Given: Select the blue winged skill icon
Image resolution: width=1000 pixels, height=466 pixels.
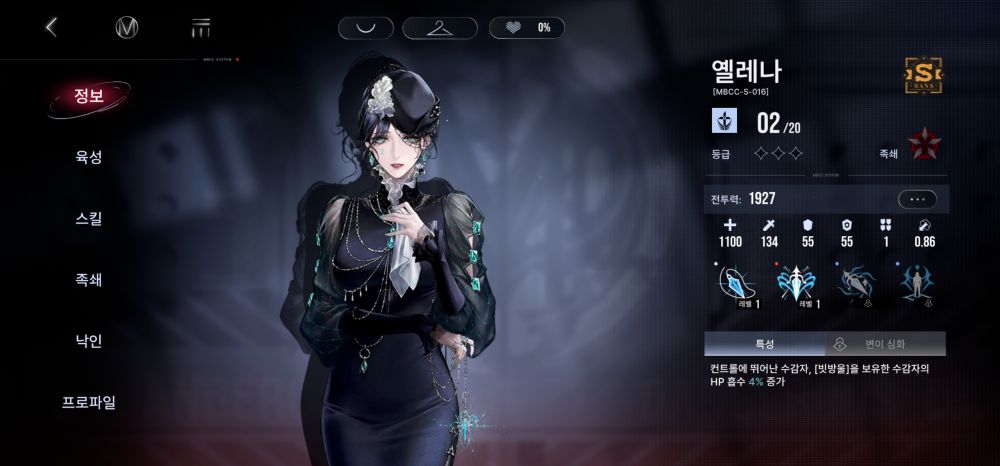Looking at the screenshot, I should point(796,284).
